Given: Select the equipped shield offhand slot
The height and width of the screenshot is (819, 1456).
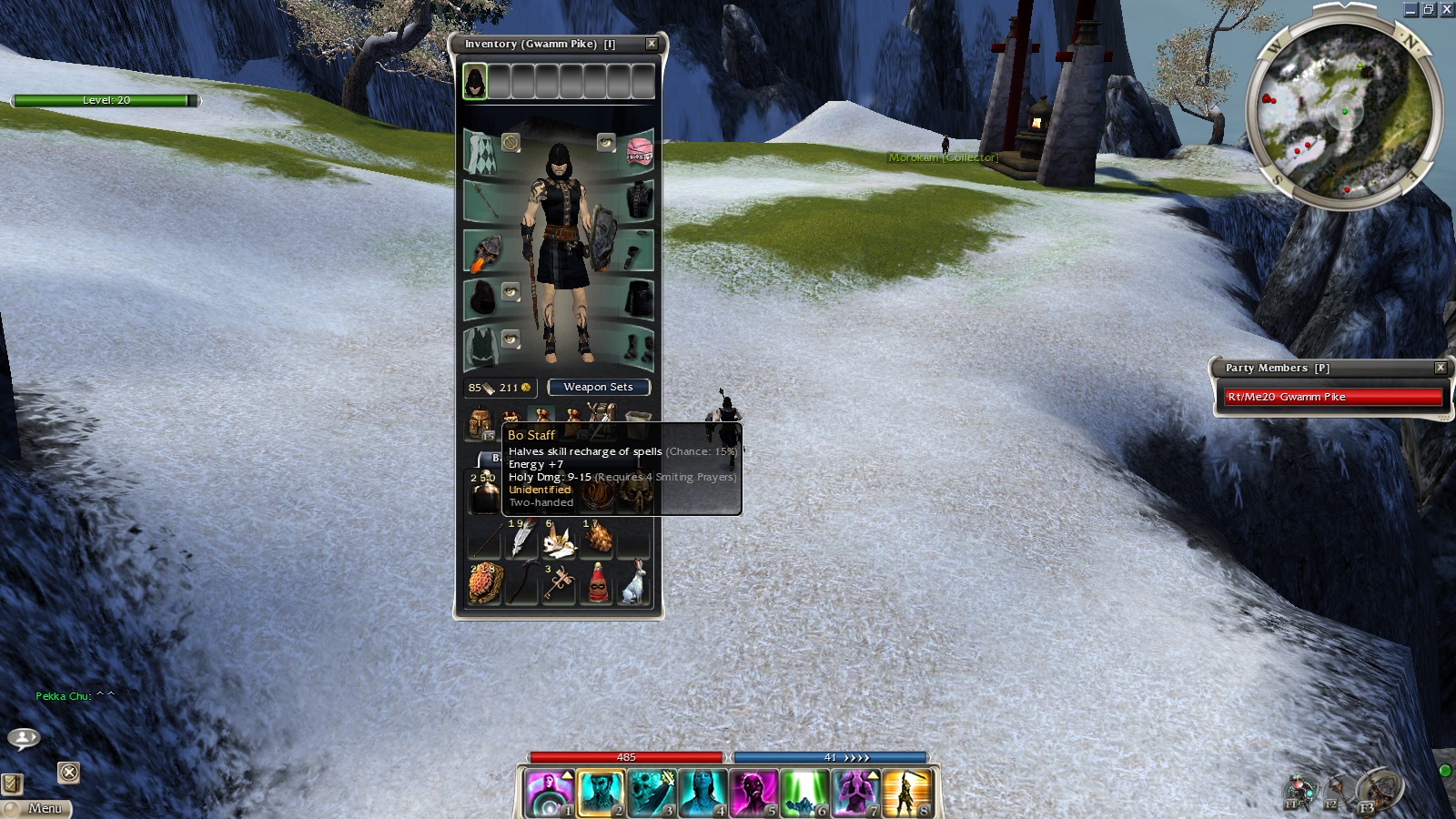Looking at the screenshot, I should 482,251.
